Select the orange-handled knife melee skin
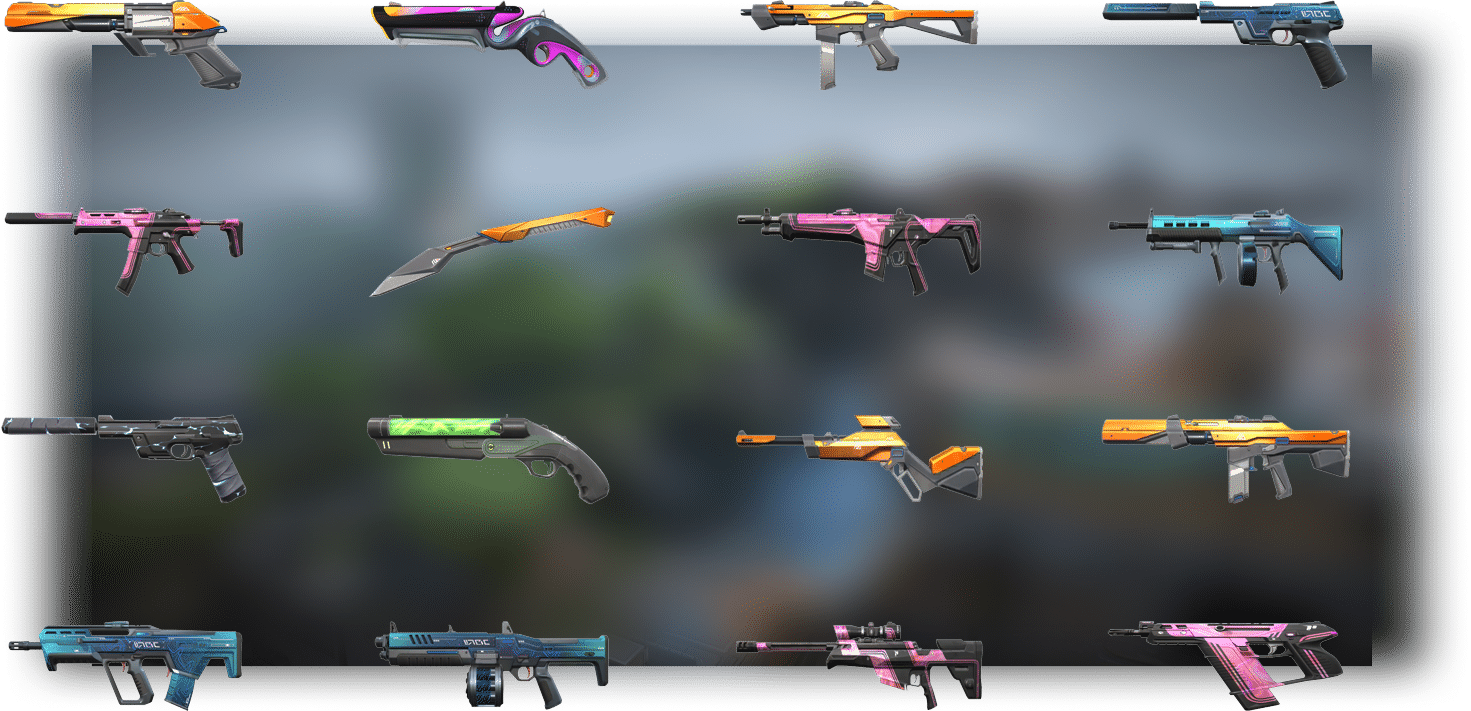Image resolution: width=1471 pixels, height=711 pixels. tap(490, 250)
